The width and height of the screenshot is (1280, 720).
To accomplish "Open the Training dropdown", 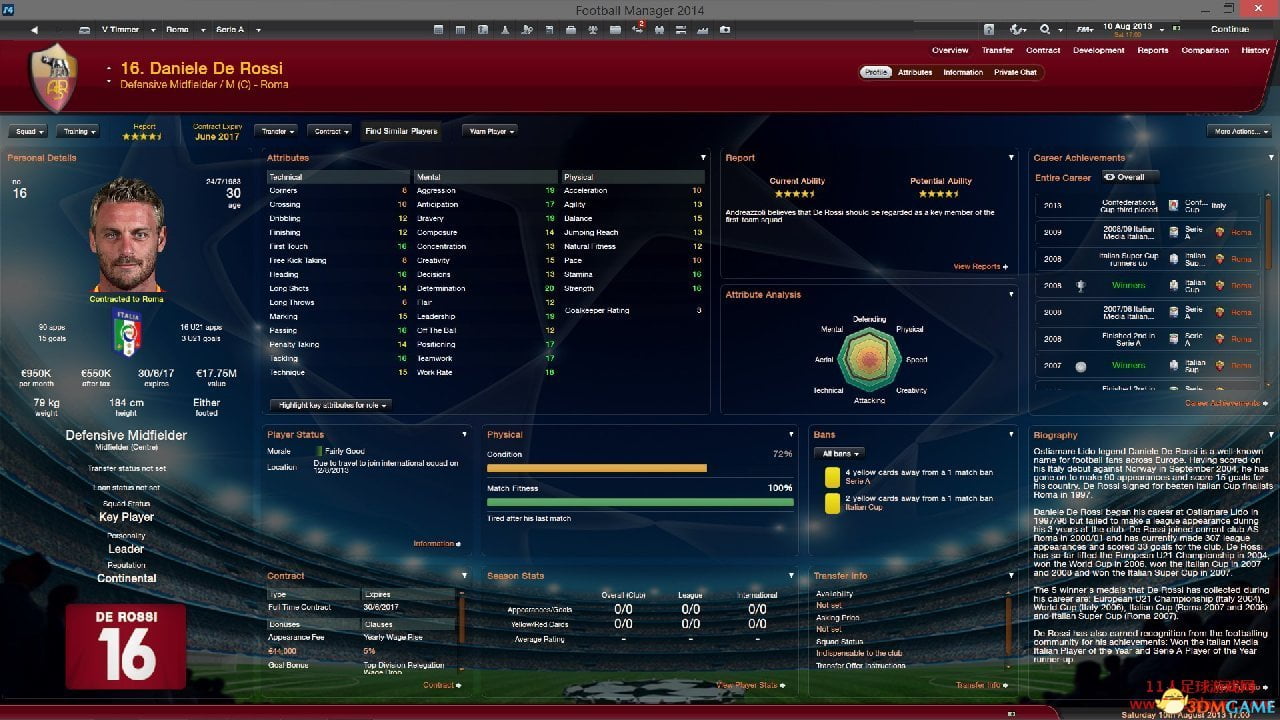I will [x=78, y=131].
